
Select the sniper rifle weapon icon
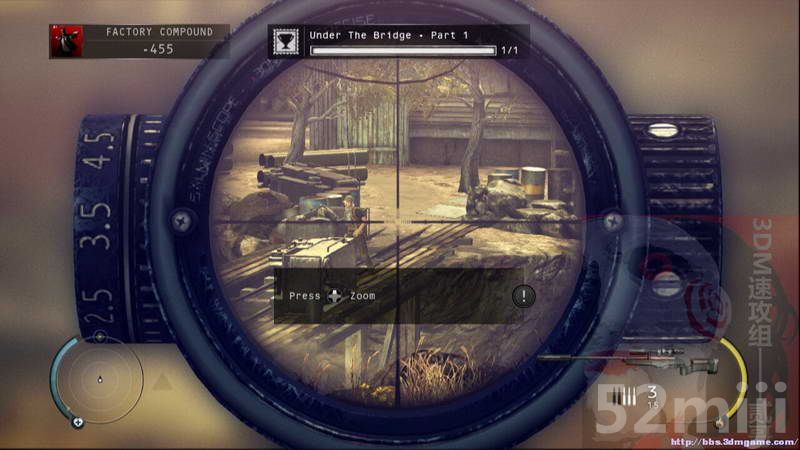tap(626, 359)
